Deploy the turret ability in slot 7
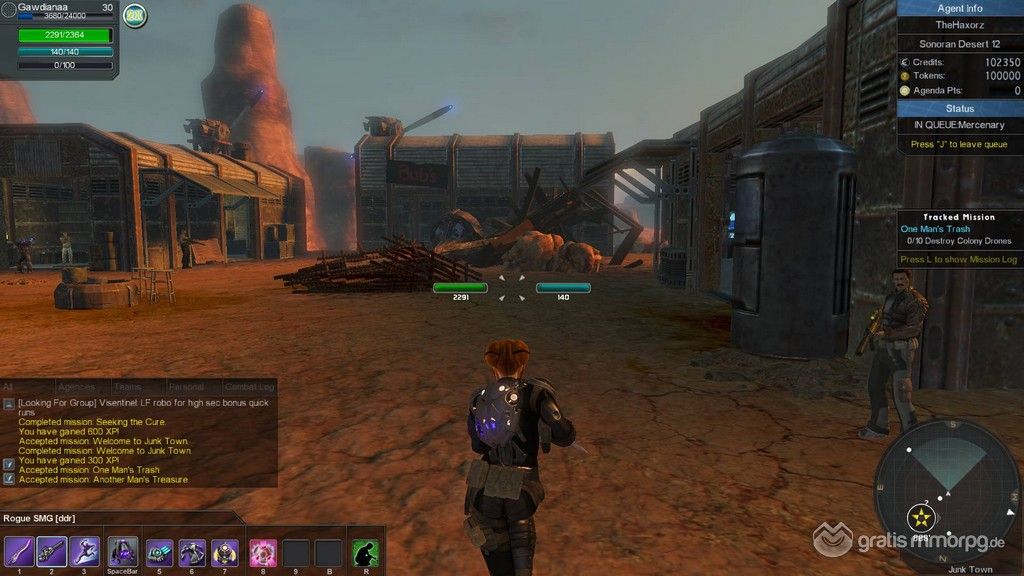1024x576 pixels. [x=225, y=552]
